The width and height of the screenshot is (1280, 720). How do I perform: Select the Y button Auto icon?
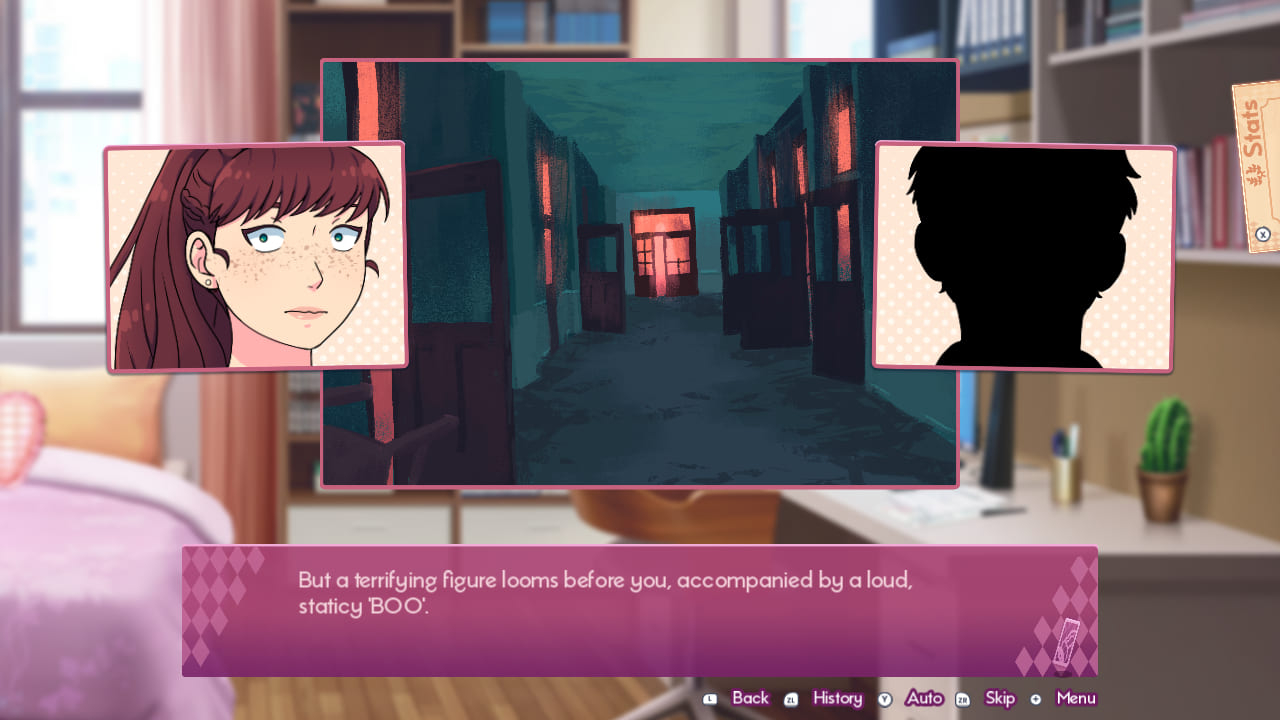[x=884, y=697]
